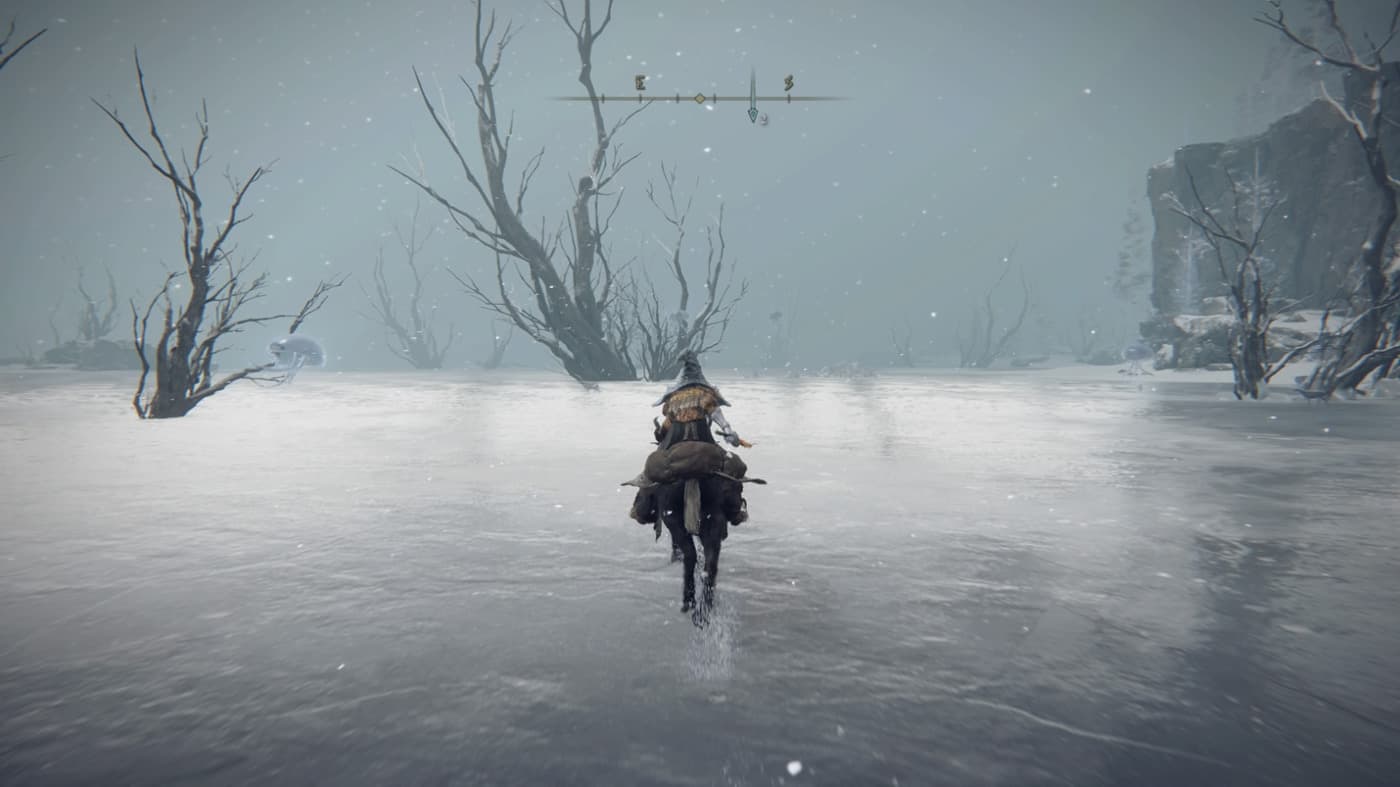Image resolution: width=1400 pixels, height=787 pixels.
Task: Click the rightmost end of the compass bar
Action: click(843, 98)
